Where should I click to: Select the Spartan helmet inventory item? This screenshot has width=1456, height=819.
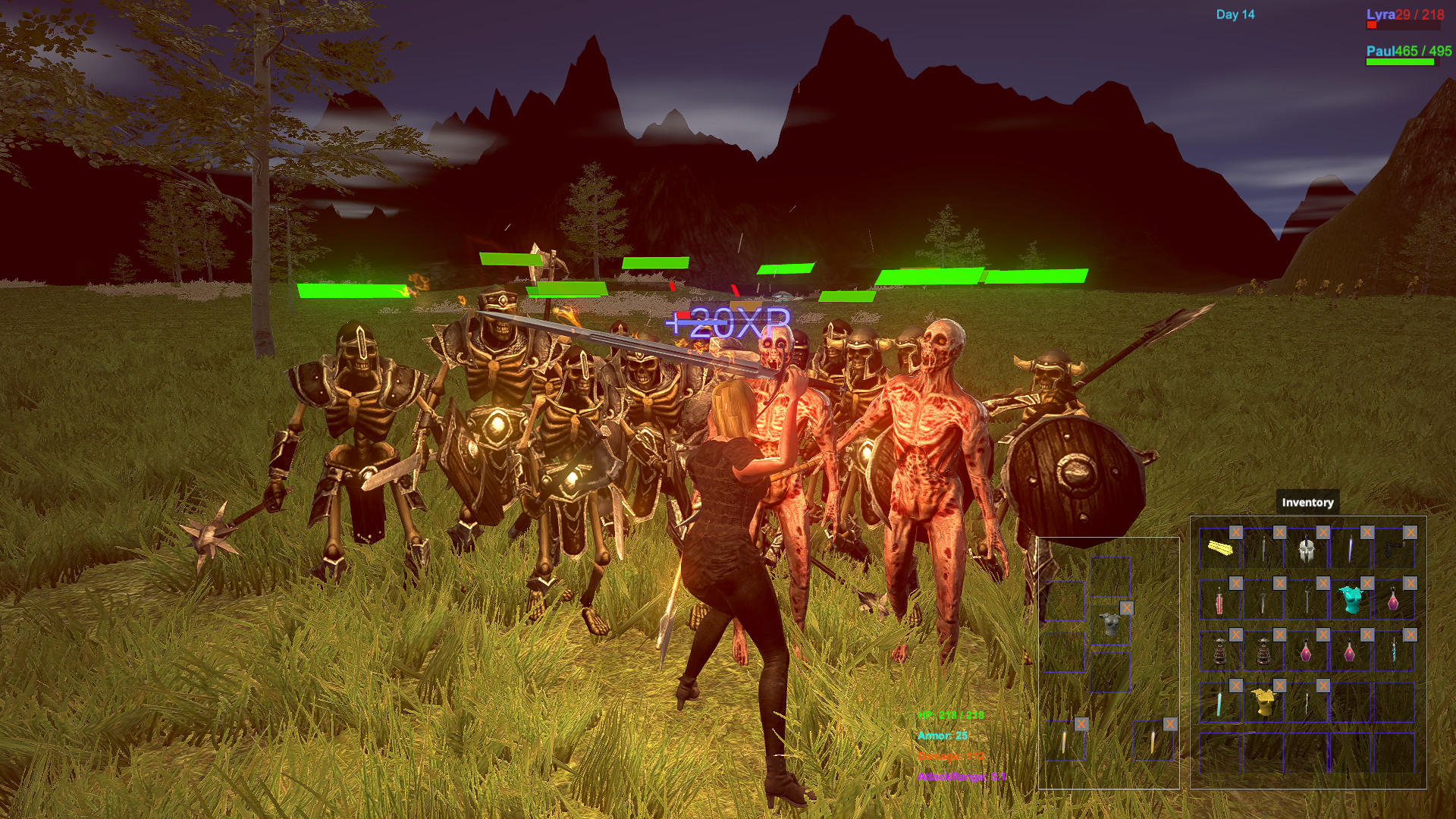tap(1306, 551)
